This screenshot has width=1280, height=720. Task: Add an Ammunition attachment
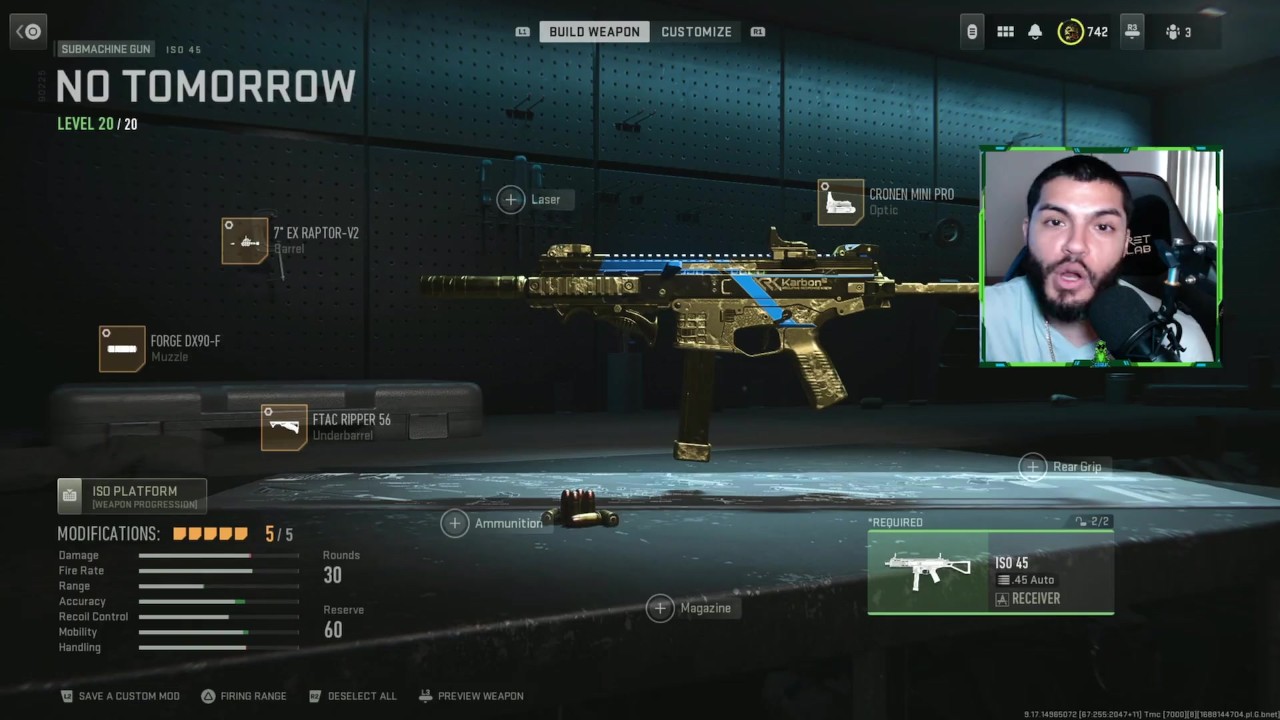coord(455,523)
